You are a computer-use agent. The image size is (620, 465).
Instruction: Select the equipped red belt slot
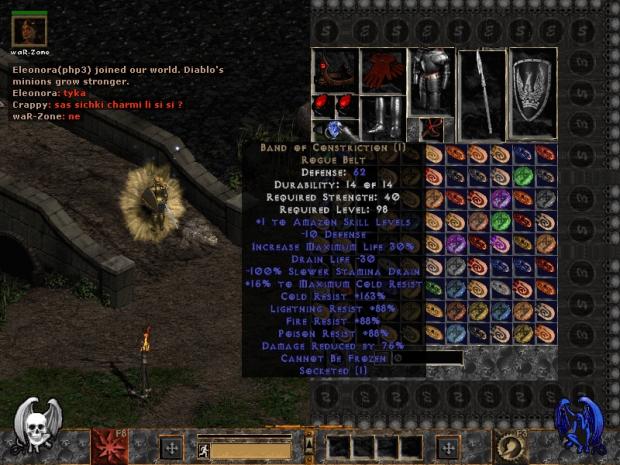(x=432, y=129)
